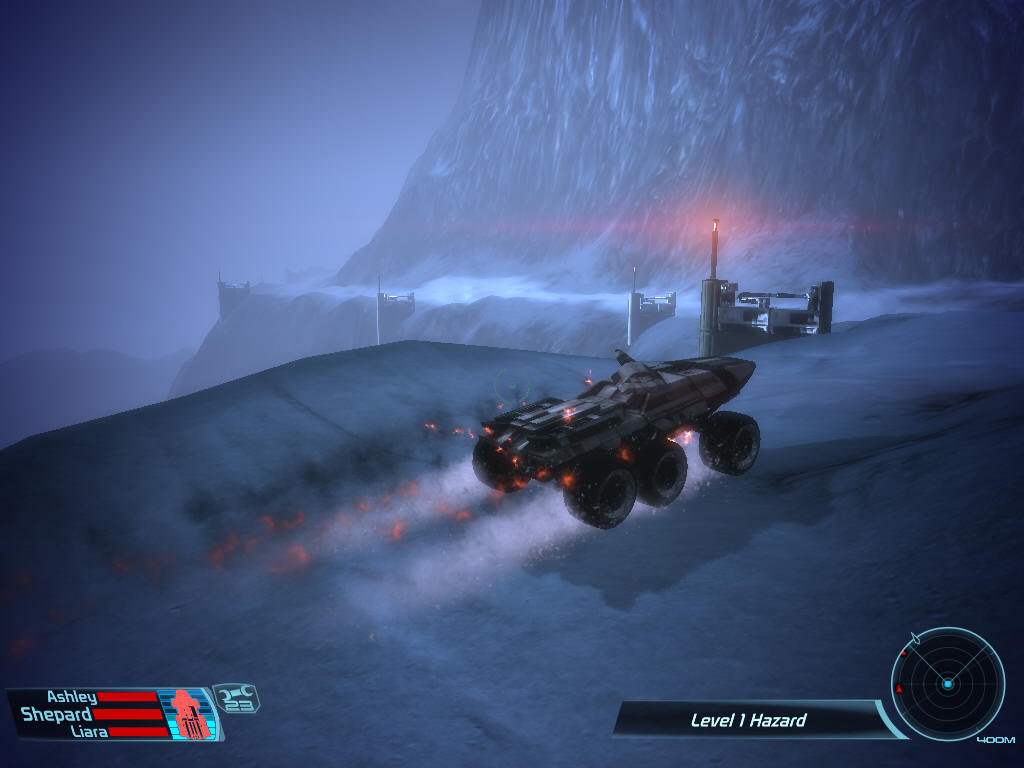This screenshot has height=768, width=1024.
Task: Select the red Mako vehicle status icon
Action: 190,714
